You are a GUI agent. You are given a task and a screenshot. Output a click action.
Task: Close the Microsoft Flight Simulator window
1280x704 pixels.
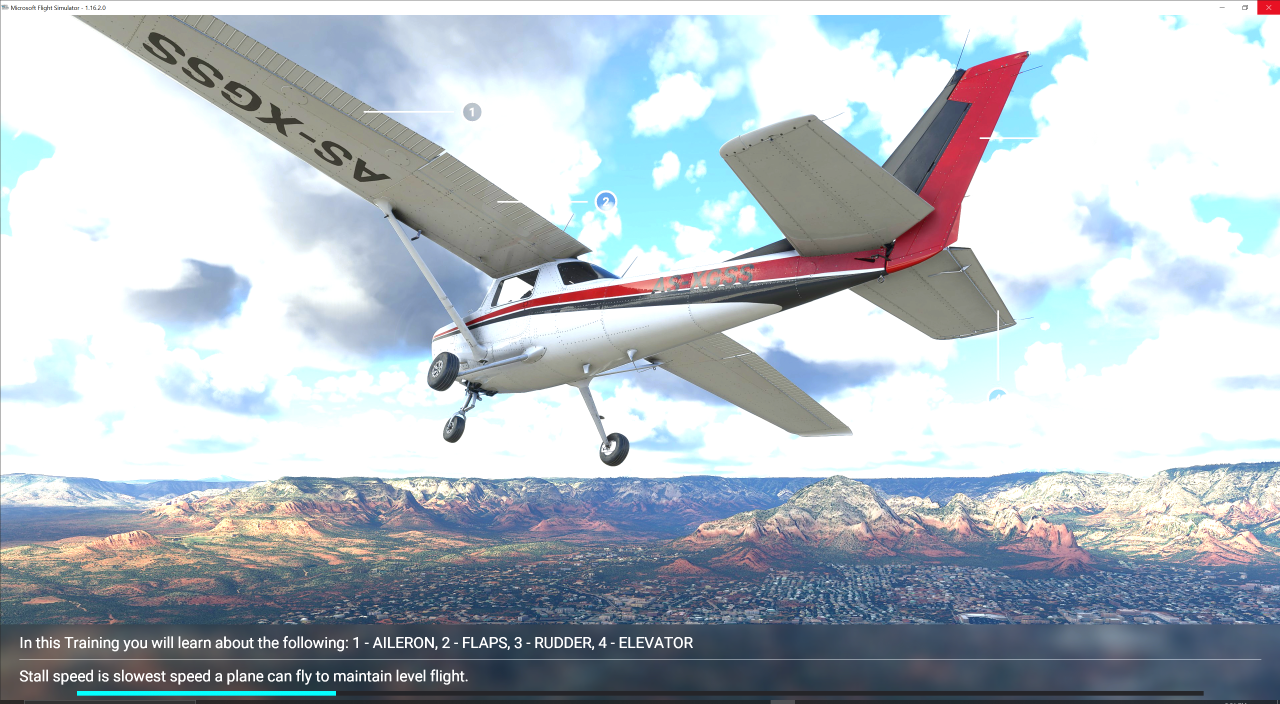[1267, 7]
